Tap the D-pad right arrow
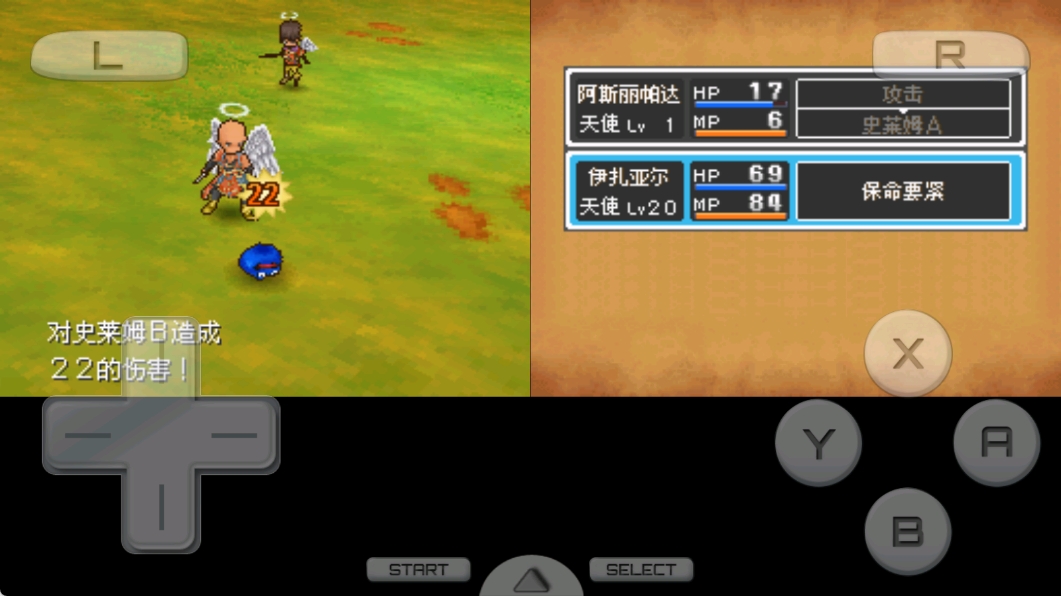1061x596 pixels. click(x=236, y=435)
